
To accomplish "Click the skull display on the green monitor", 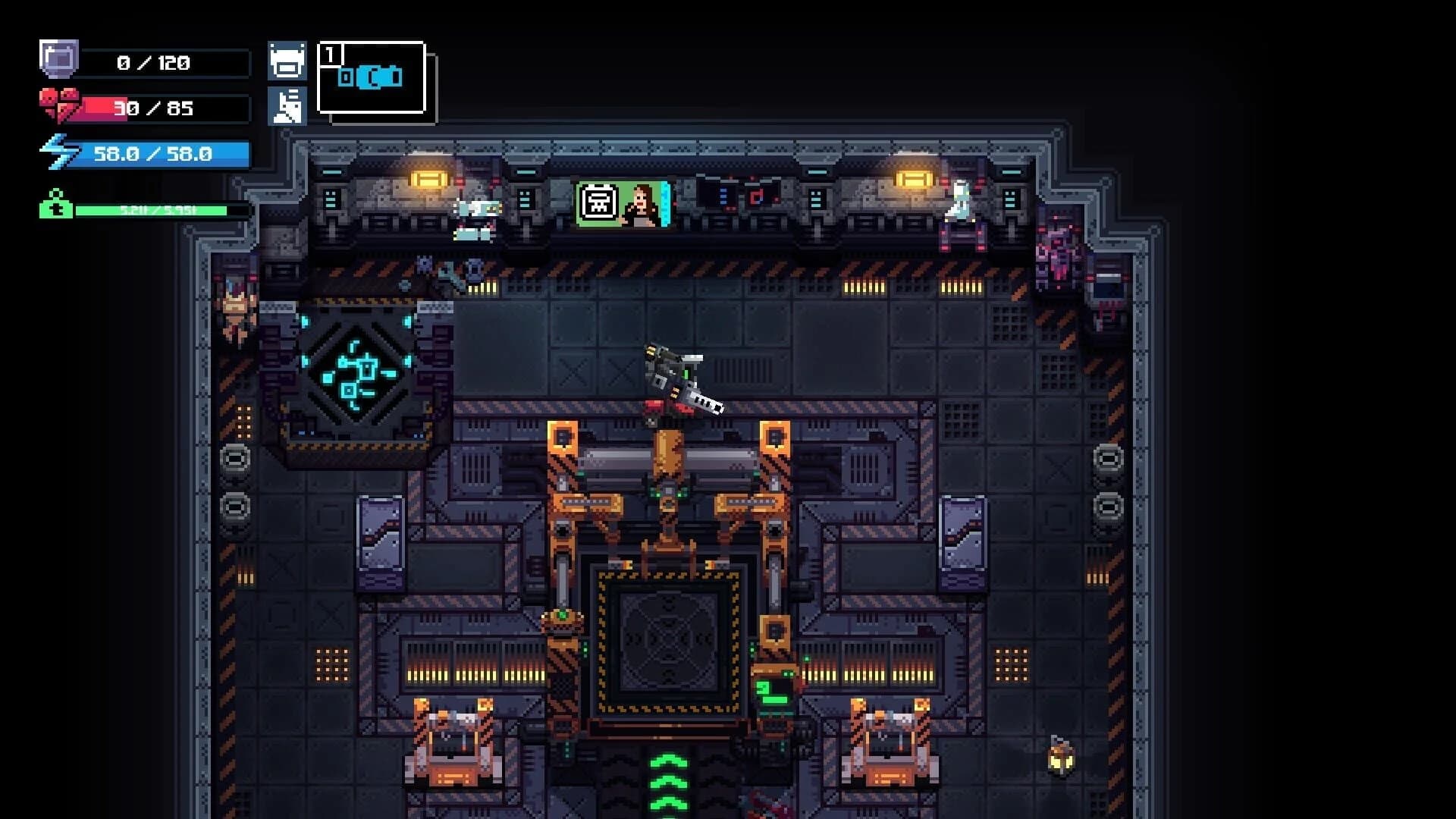I will pyautogui.click(x=598, y=202).
